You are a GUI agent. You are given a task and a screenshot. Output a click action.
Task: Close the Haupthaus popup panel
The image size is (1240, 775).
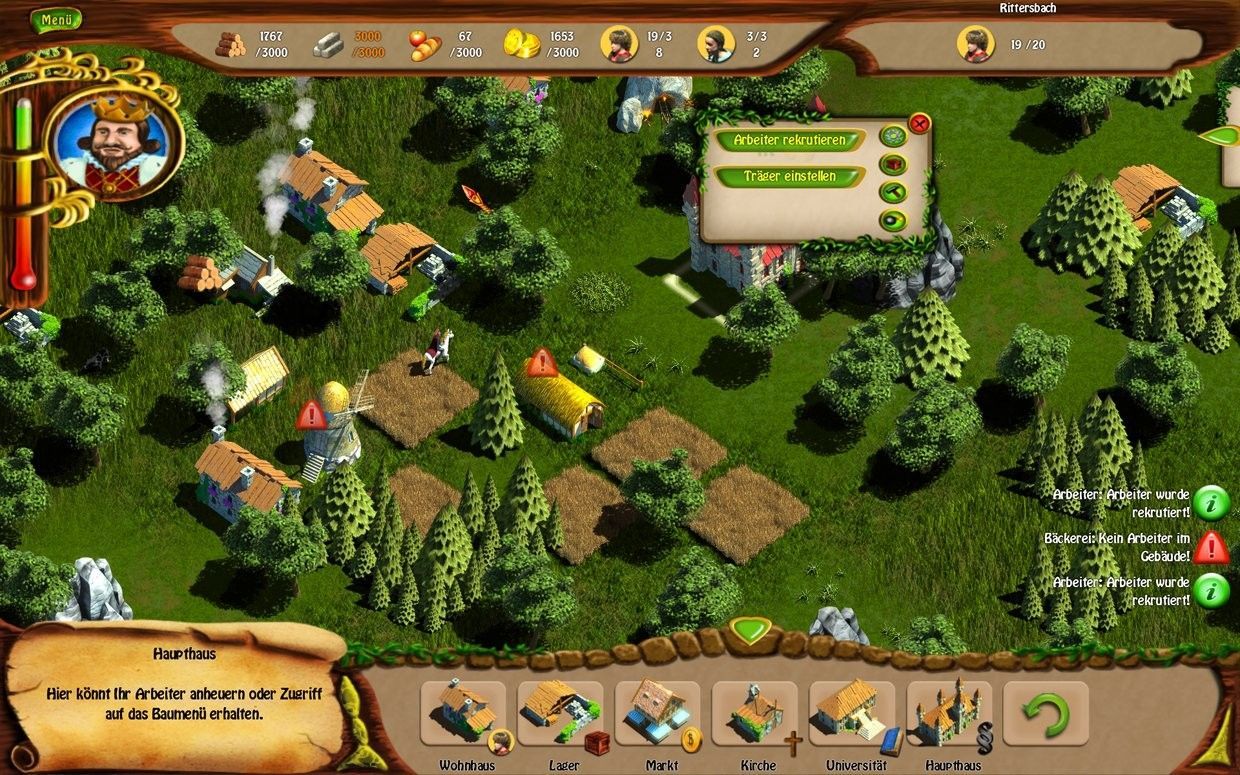[919, 124]
